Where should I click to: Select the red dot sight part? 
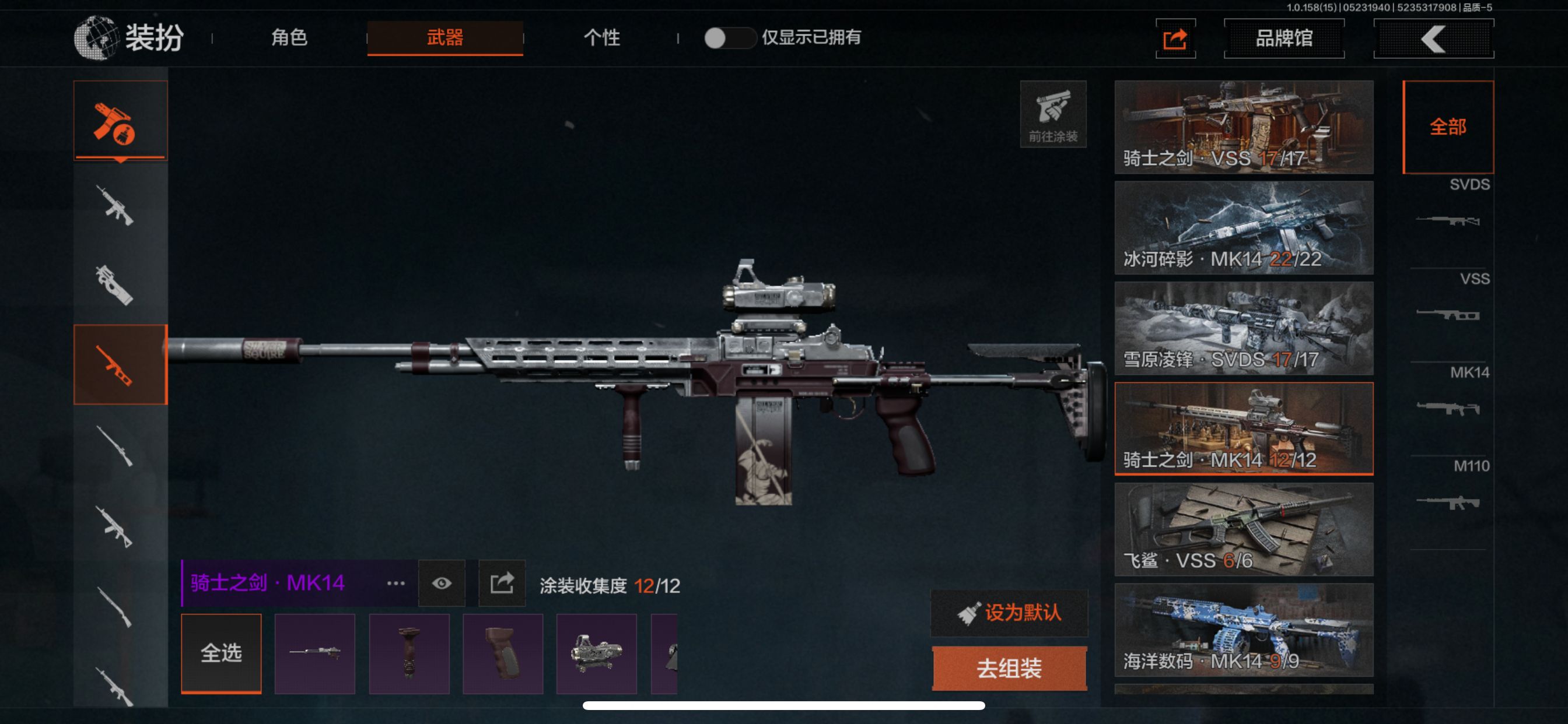pyautogui.click(x=596, y=653)
